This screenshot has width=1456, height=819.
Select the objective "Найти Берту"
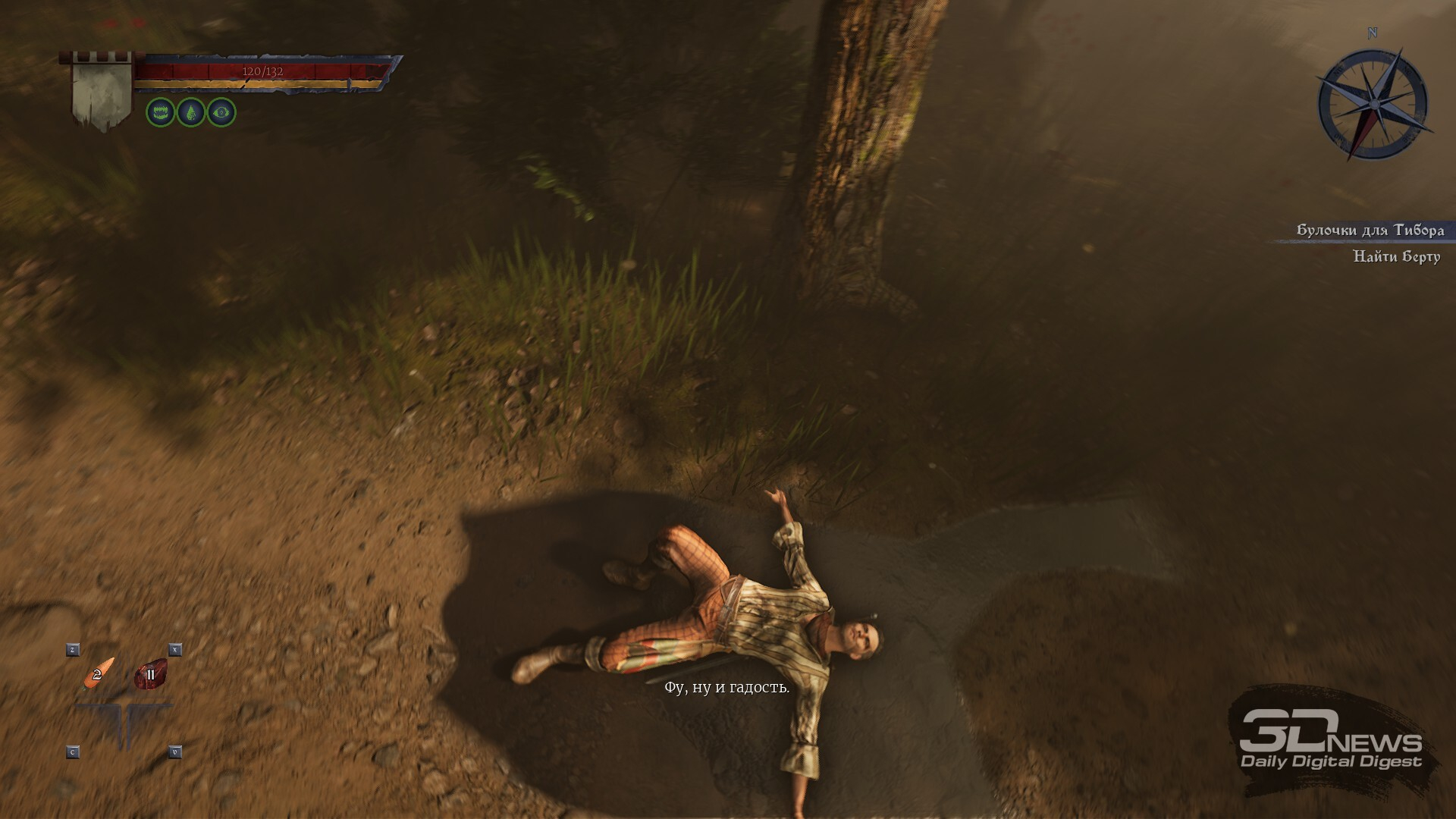pyautogui.click(x=1396, y=256)
